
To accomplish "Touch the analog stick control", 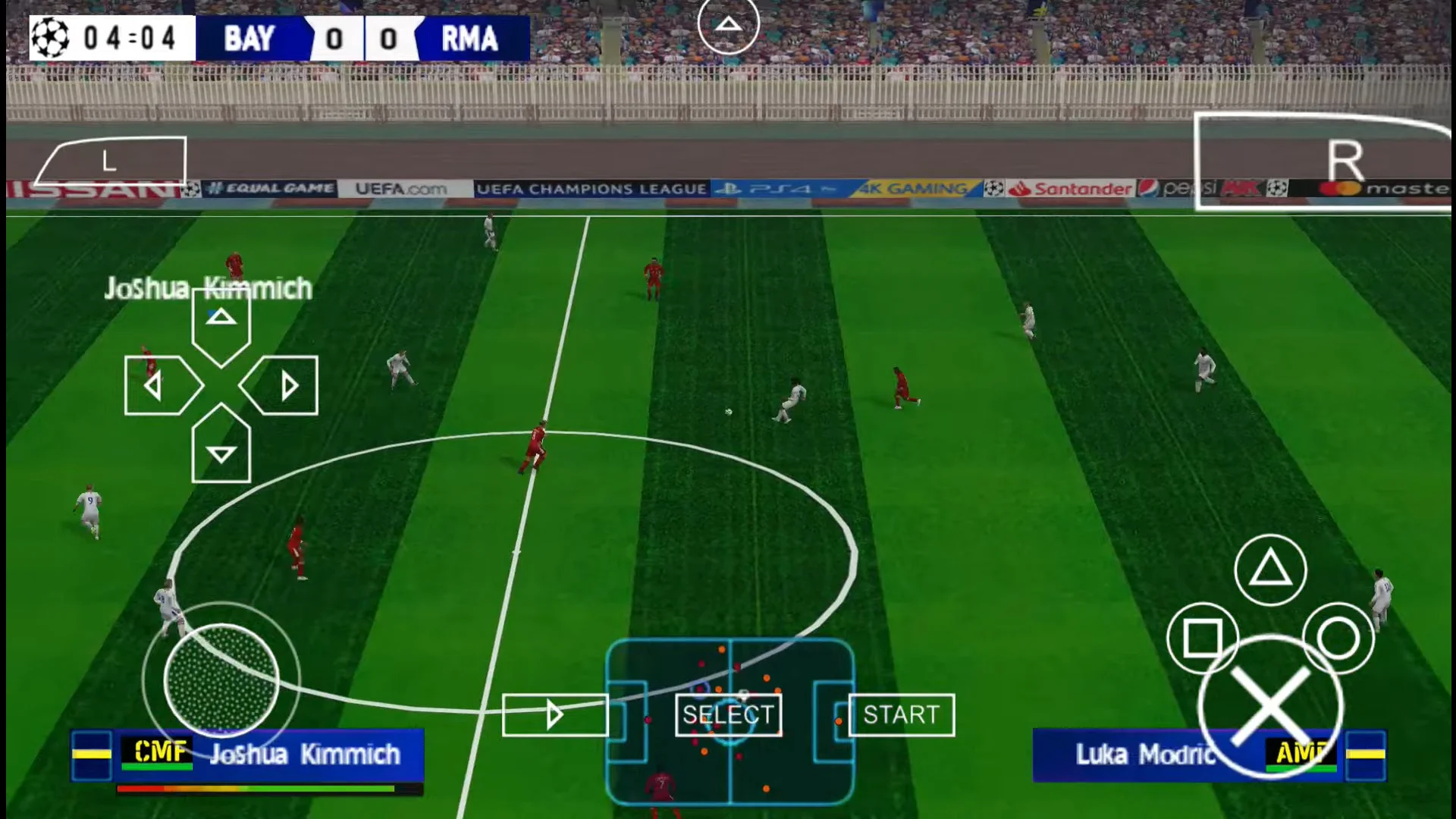I will pos(221,681).
